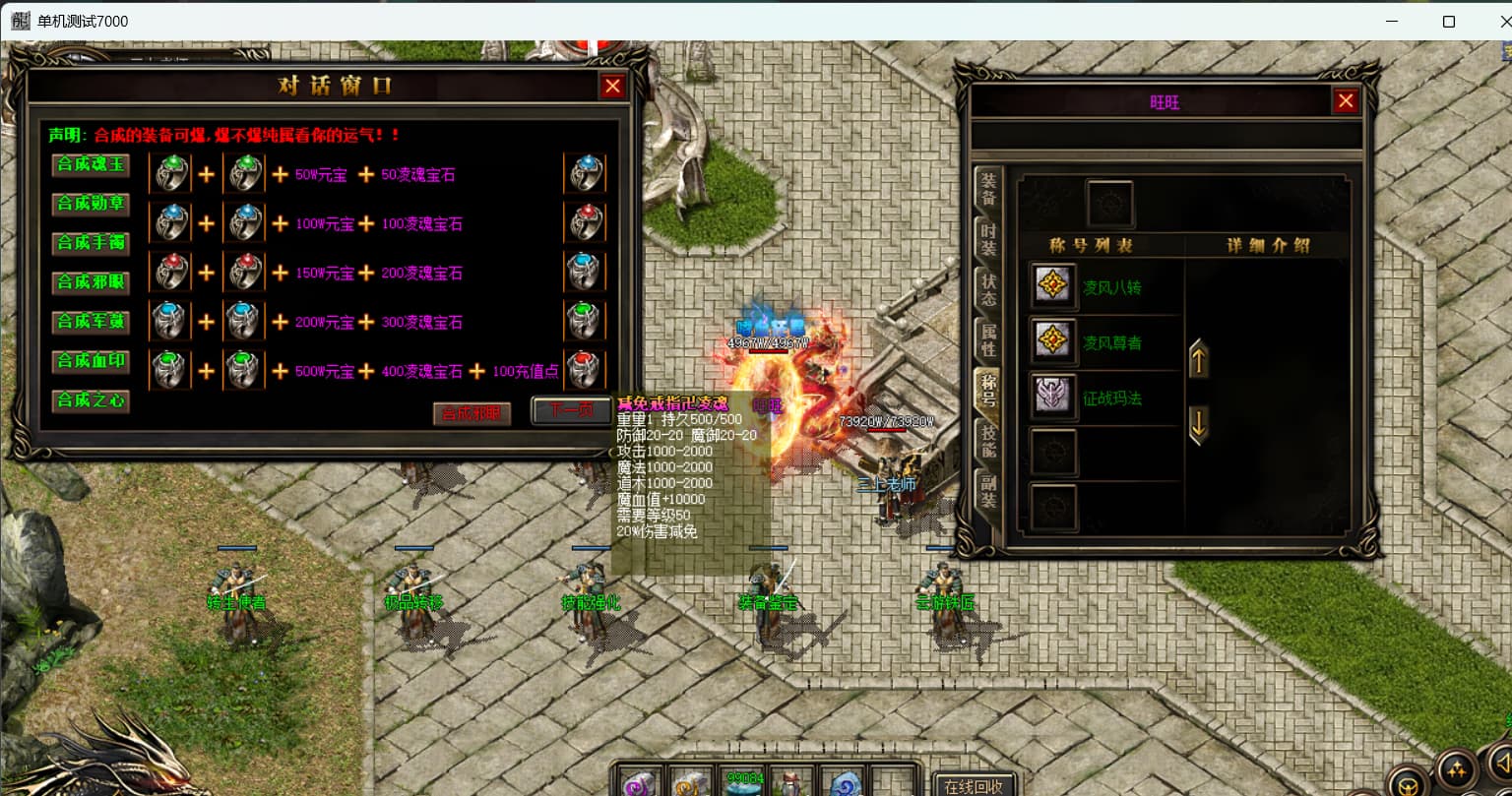Pick the 合成手镯 synthesis option
Image resolution: width=1512 pixels, height=796 pixels.
tap(91, 243)
